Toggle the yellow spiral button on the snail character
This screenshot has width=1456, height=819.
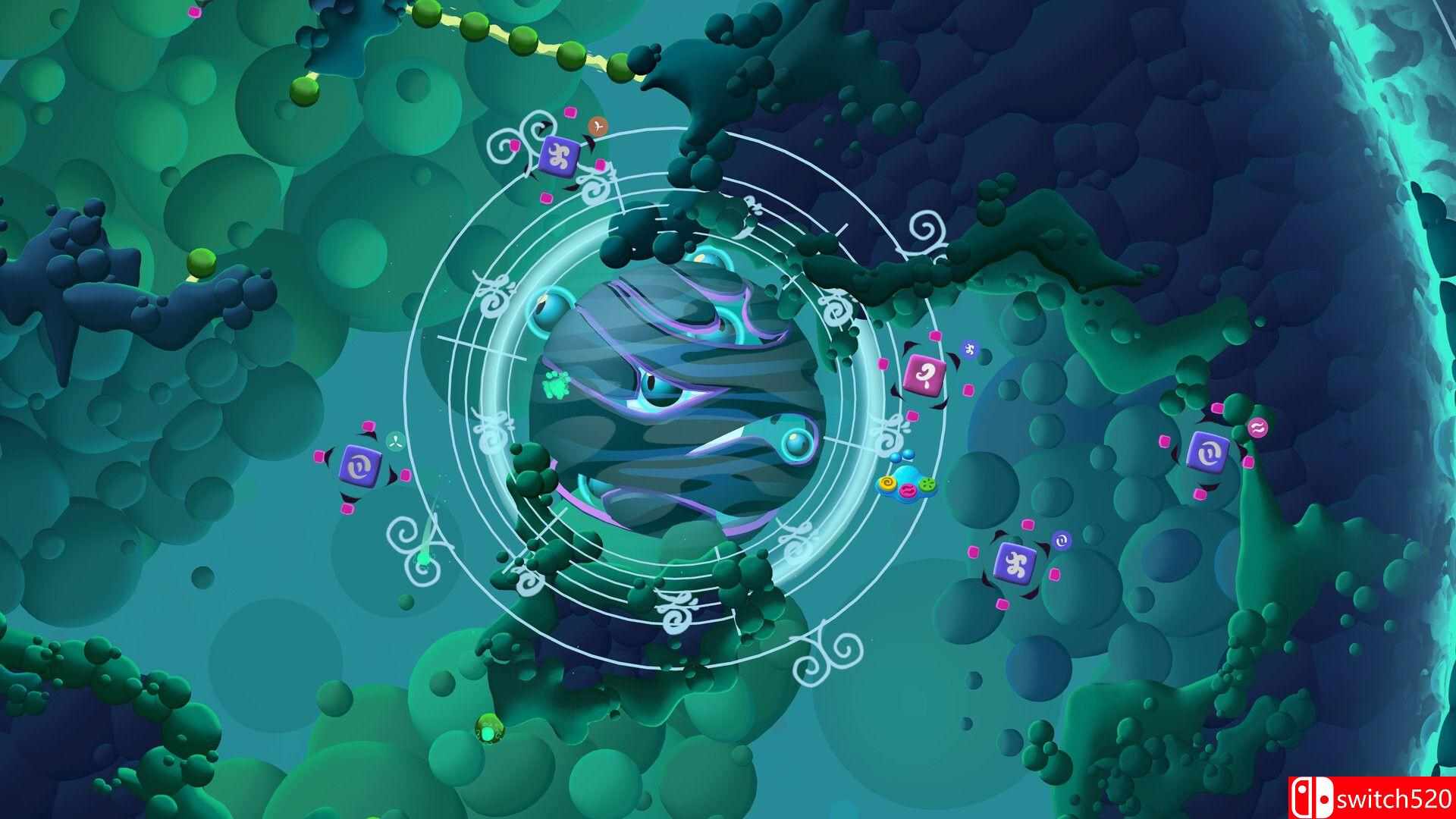(888, 483)
